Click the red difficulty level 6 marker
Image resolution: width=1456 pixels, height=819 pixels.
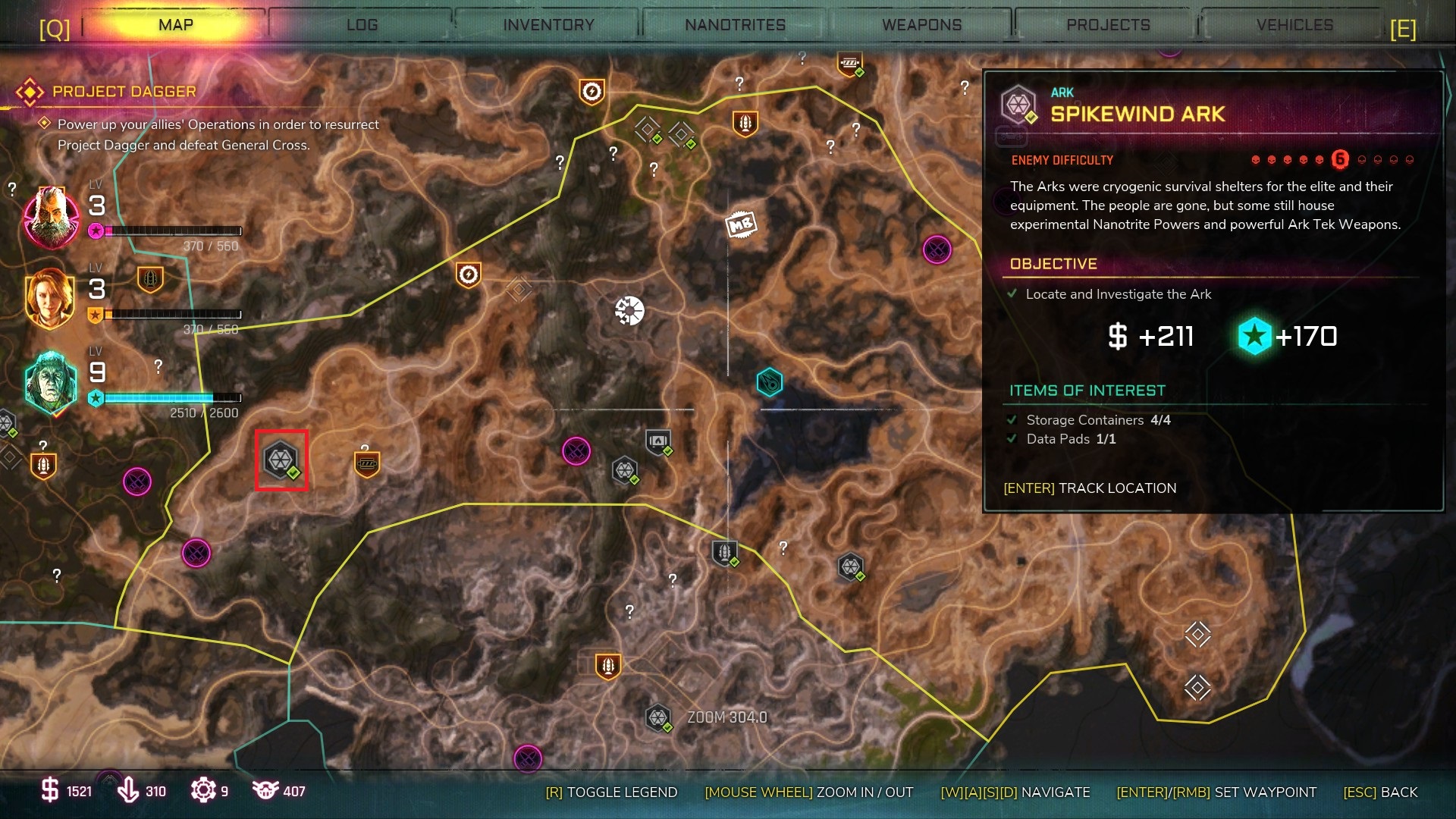[x=1339, y=160]
